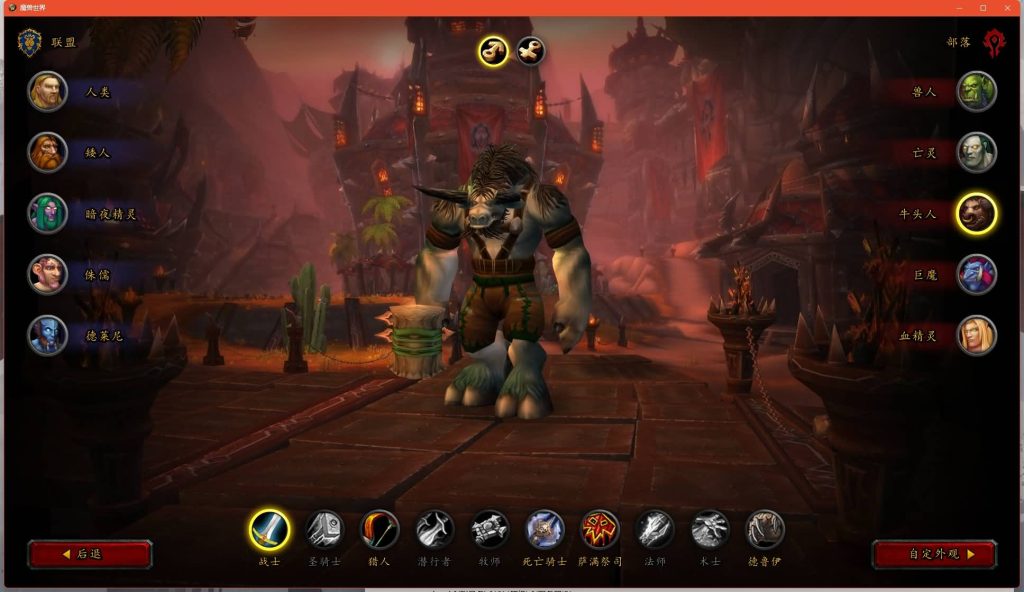Select the Human (人类) race
The image size is (1024, 592).
coord(48,91)
